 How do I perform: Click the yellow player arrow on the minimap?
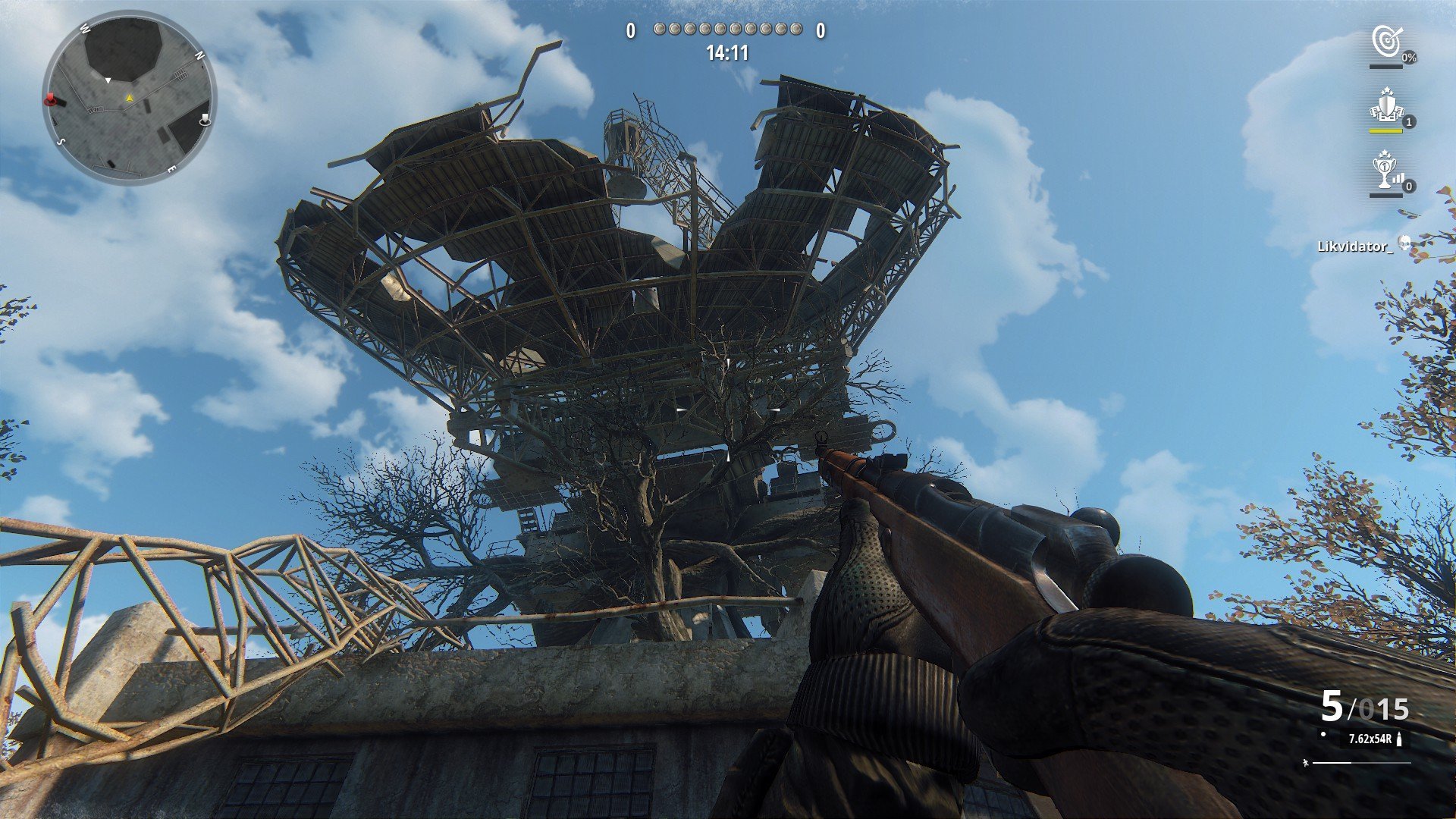pos(129,98)
